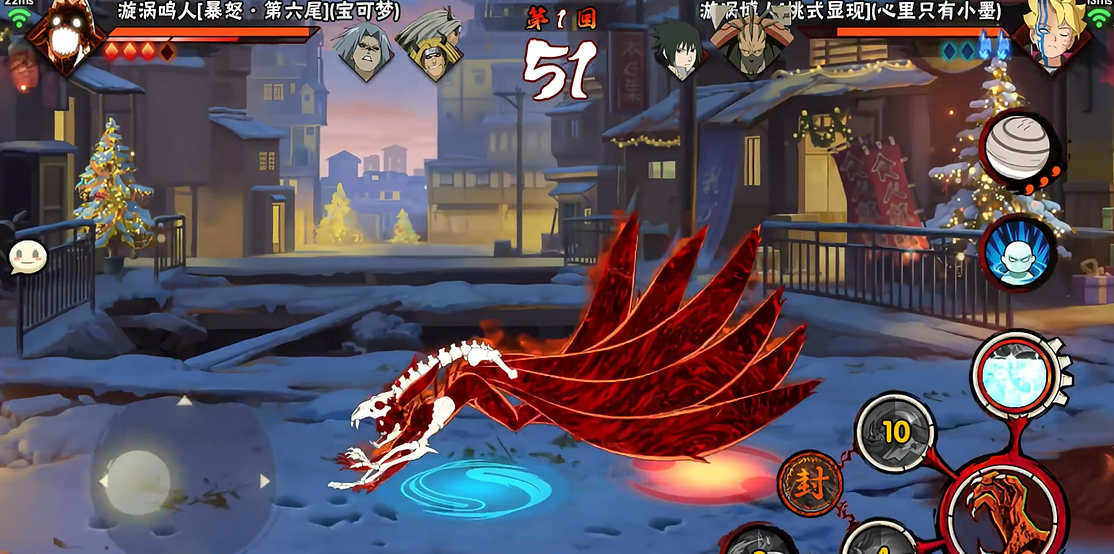The height and width of the screenshot is (554, 1114).
Task: Activate the blue glowing figure summon icon
Action: [x=1018, y=253]
